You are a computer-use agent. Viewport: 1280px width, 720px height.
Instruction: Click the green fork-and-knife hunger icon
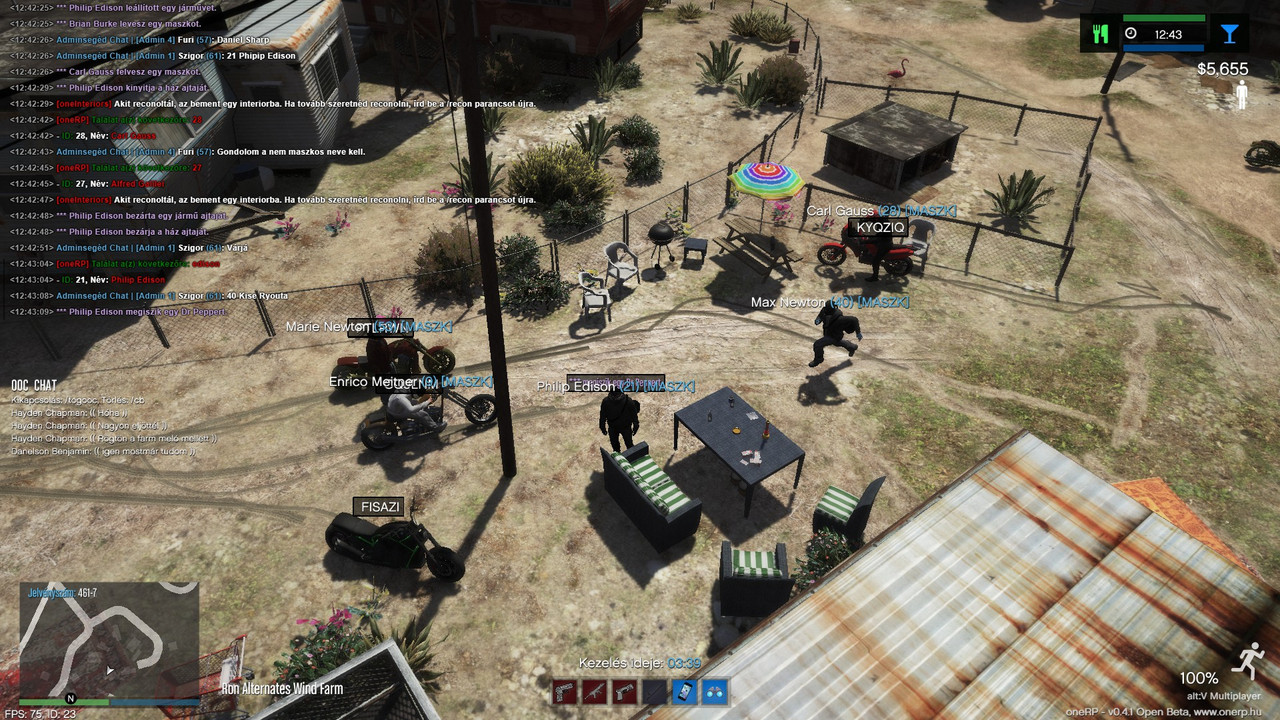(x=1101, y=34)
